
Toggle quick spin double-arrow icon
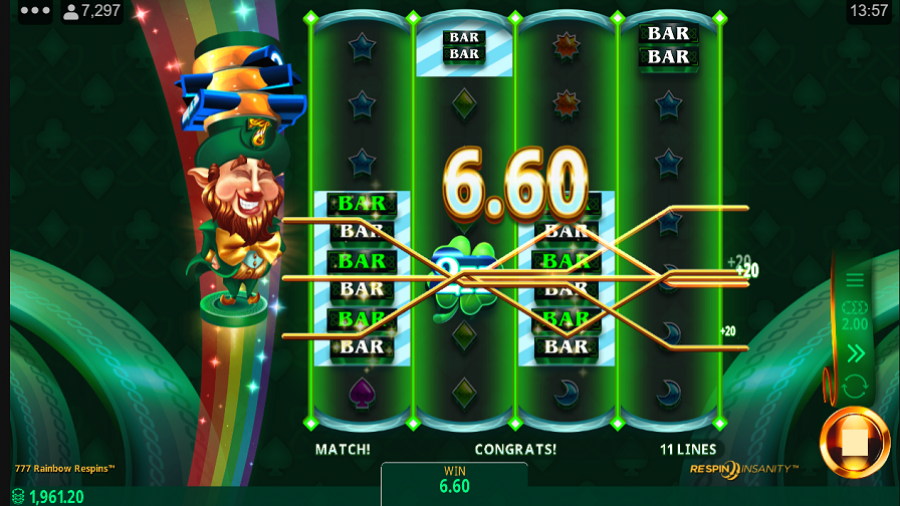tap(855, 353)
